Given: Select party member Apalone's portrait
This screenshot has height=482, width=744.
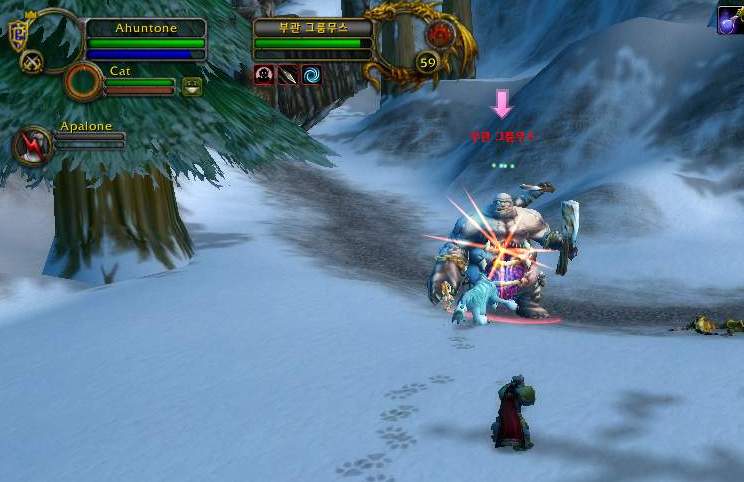Looking at the screenshot, I should [32, 146].
